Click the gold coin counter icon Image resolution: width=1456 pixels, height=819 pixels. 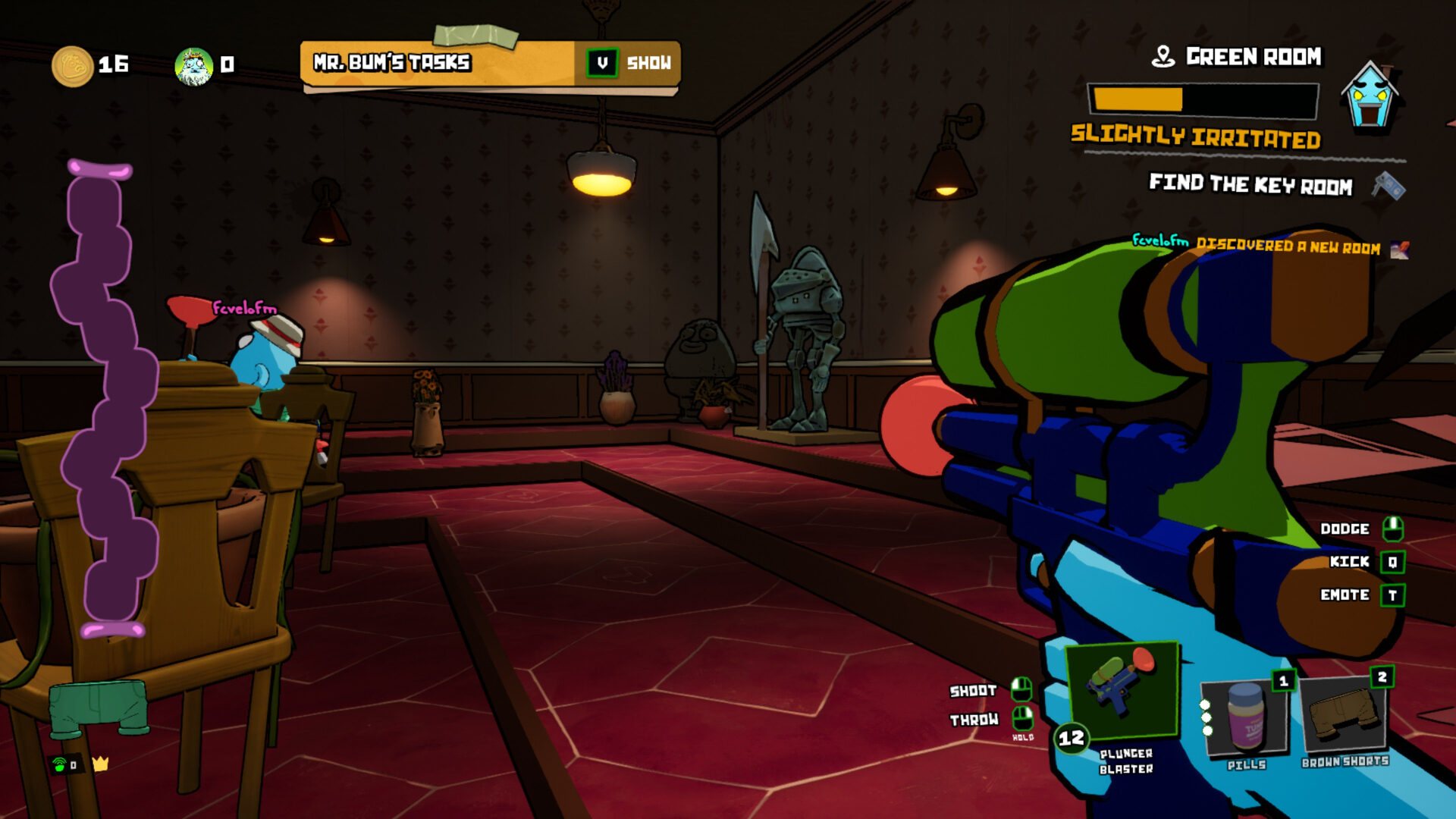(x=72, y=66)
